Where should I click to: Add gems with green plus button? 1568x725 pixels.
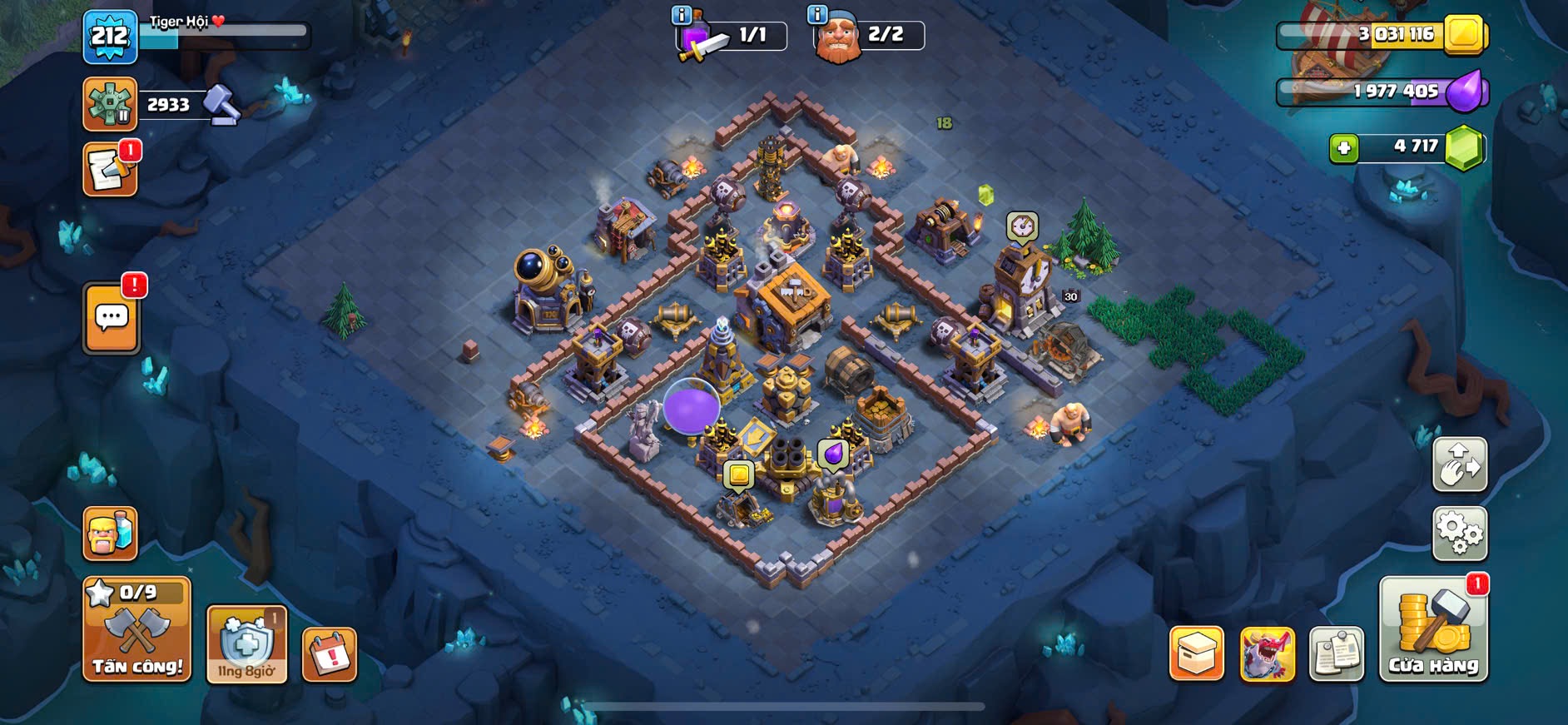(x=1343, y=148)
